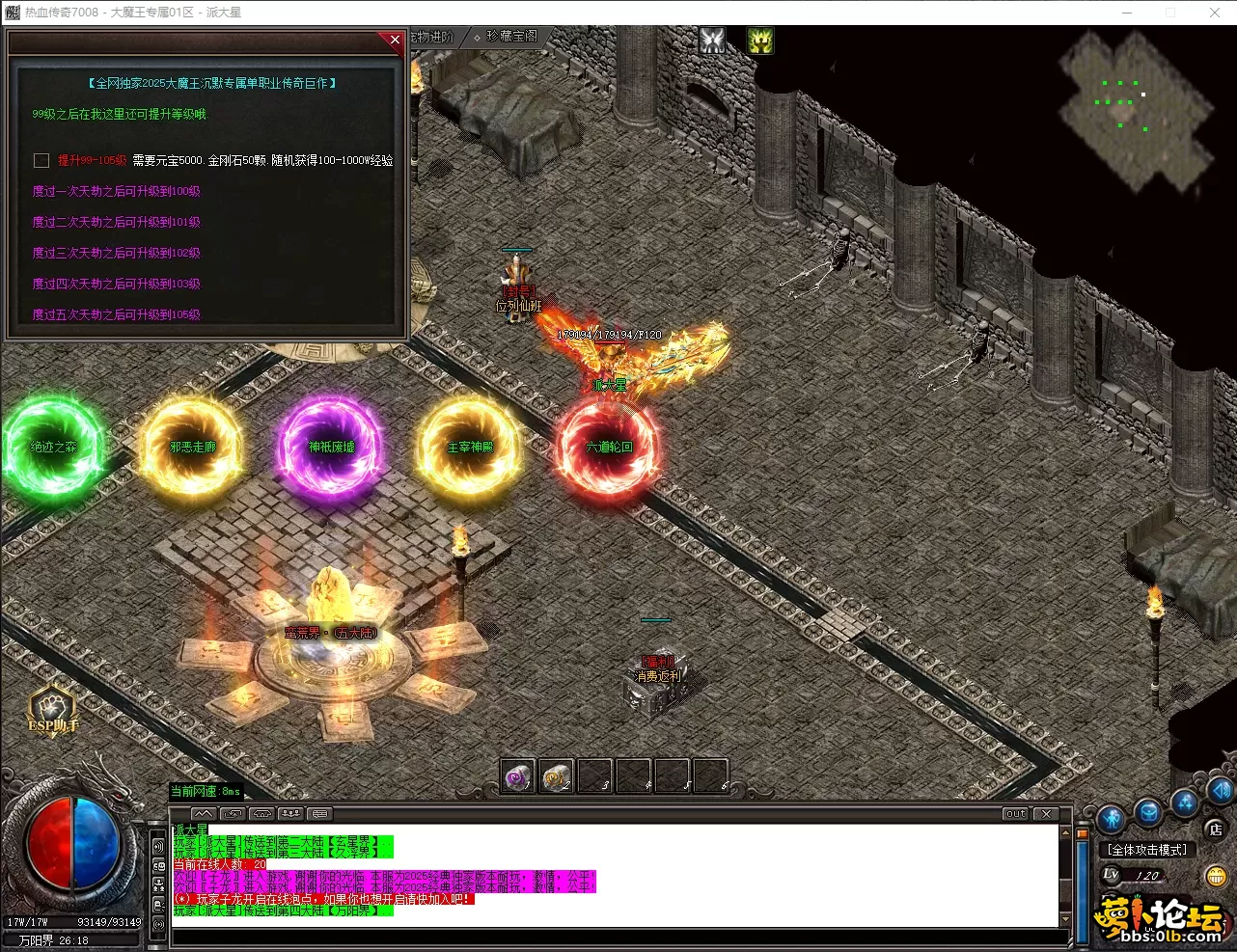Close the game window
This screenshot has width=1237, height=952.
point(1215,13)
